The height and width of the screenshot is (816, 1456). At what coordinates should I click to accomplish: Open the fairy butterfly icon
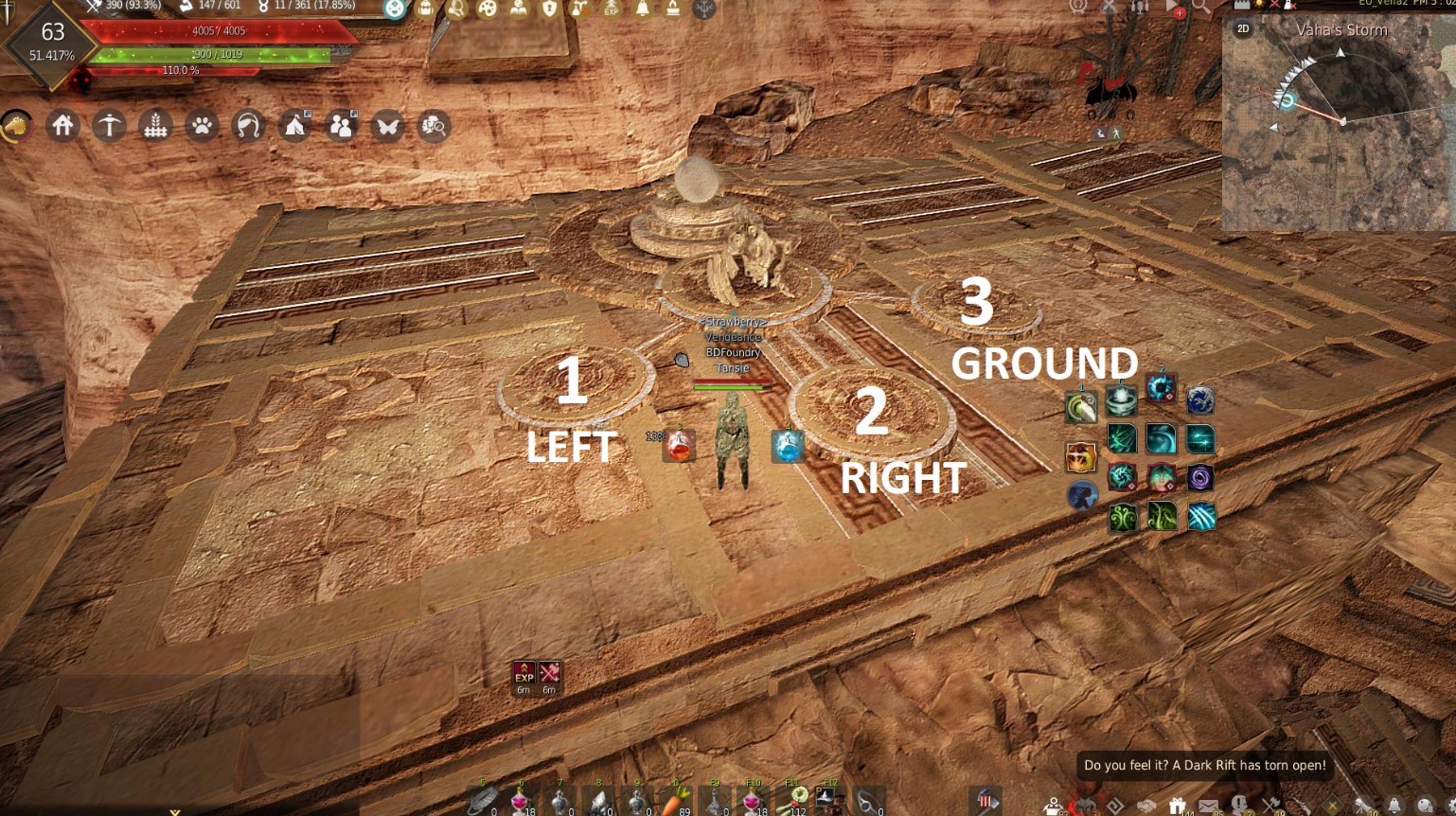click(x=387, y=126)
